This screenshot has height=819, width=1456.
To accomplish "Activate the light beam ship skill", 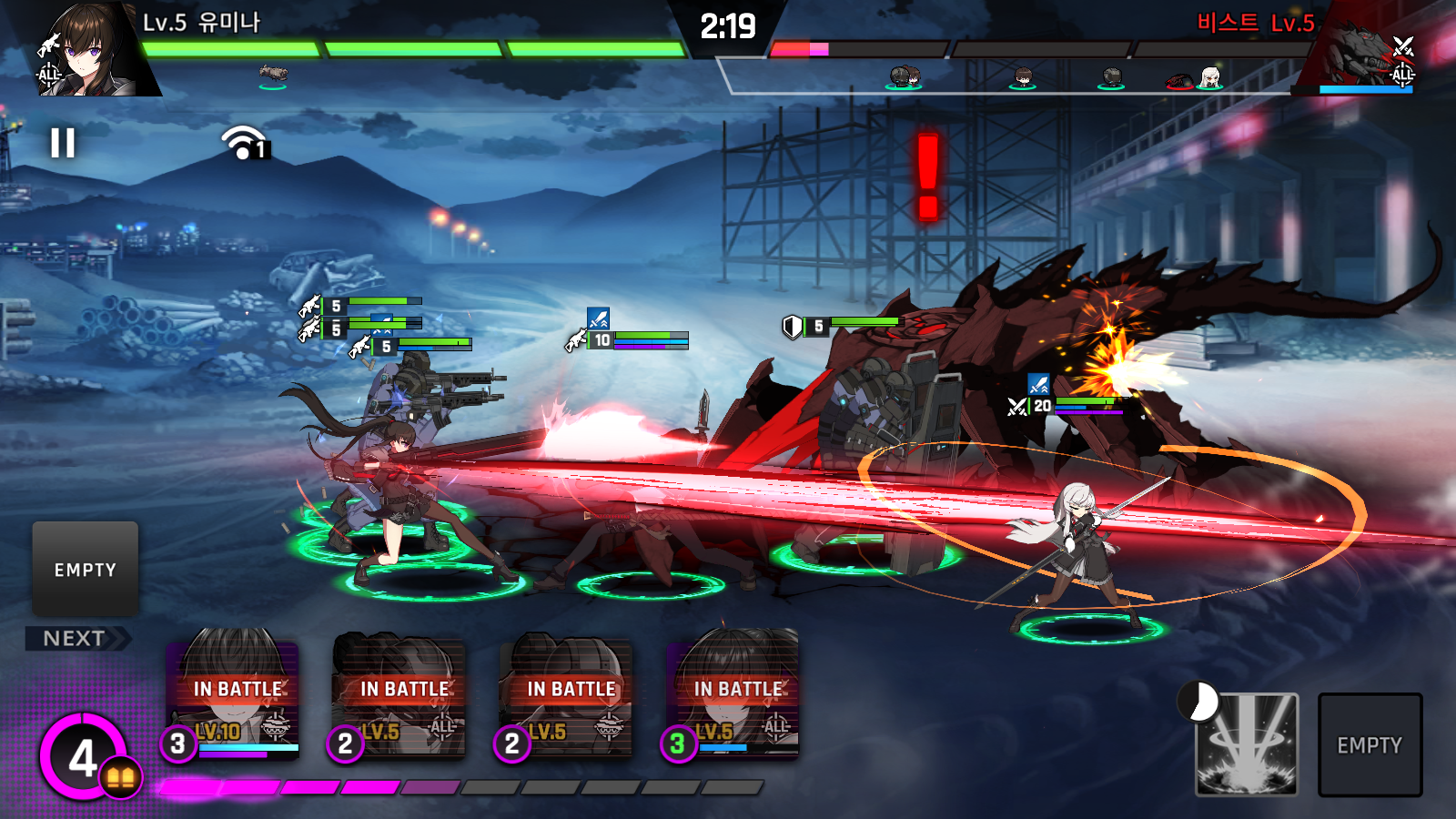I will (x=1246, y=744).
